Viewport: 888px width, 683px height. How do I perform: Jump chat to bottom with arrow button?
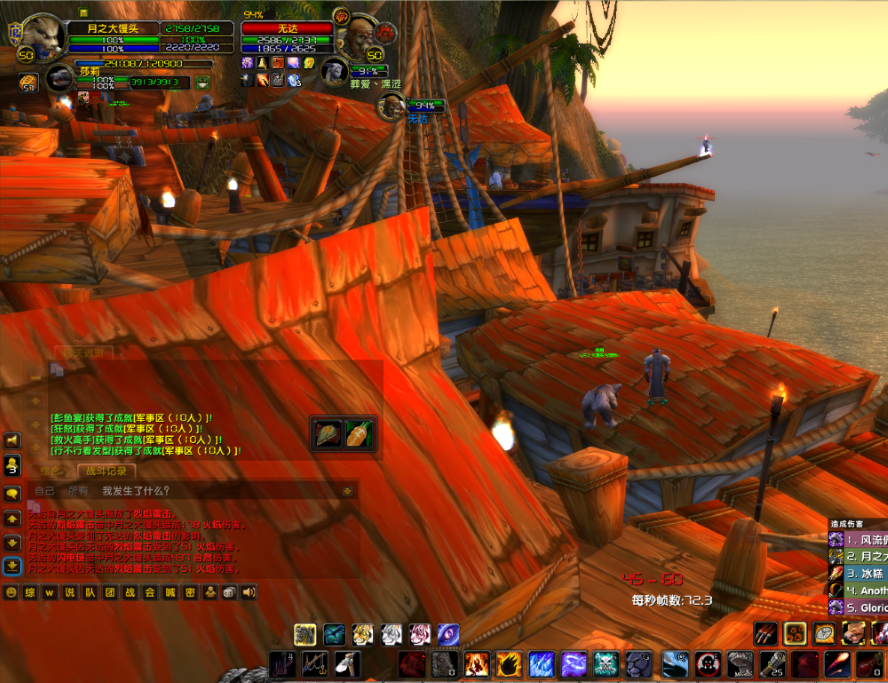12,566
